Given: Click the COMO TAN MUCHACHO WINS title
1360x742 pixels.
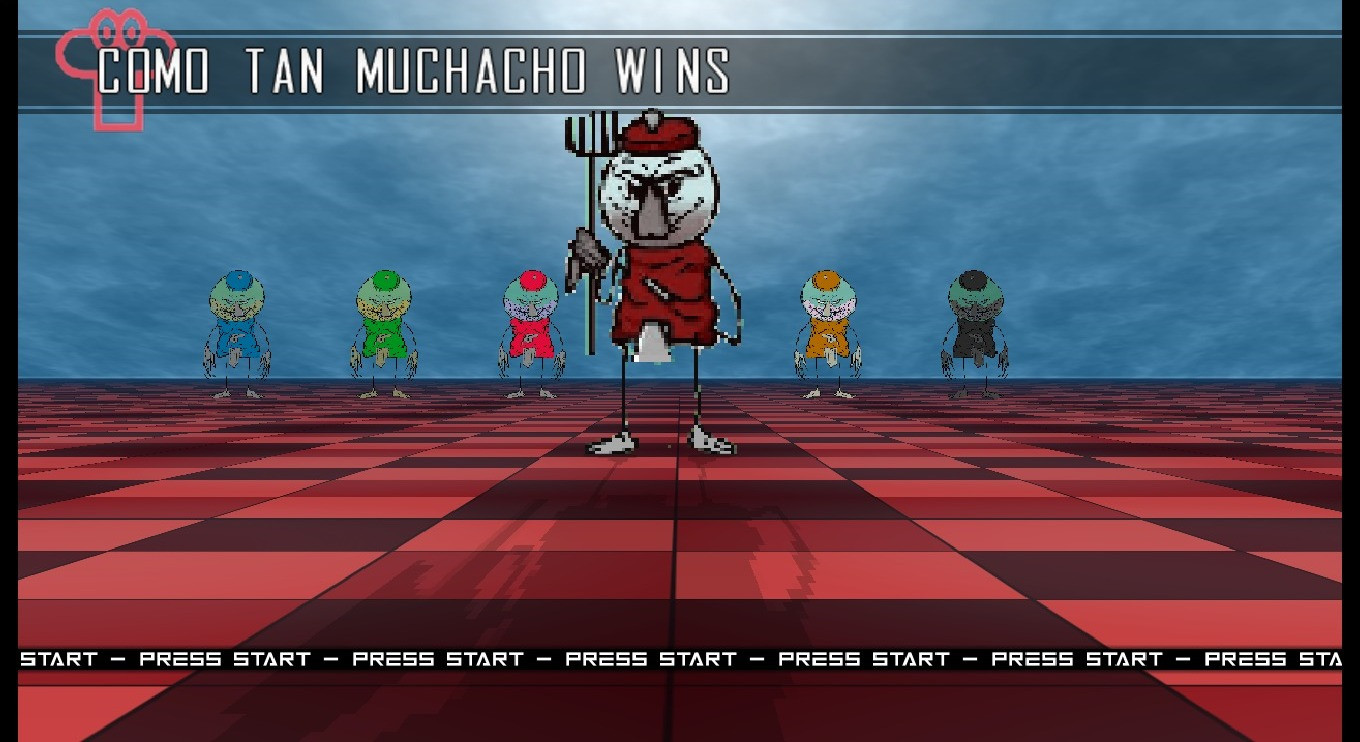Looking at the screenshot, I should pos(410,70).
